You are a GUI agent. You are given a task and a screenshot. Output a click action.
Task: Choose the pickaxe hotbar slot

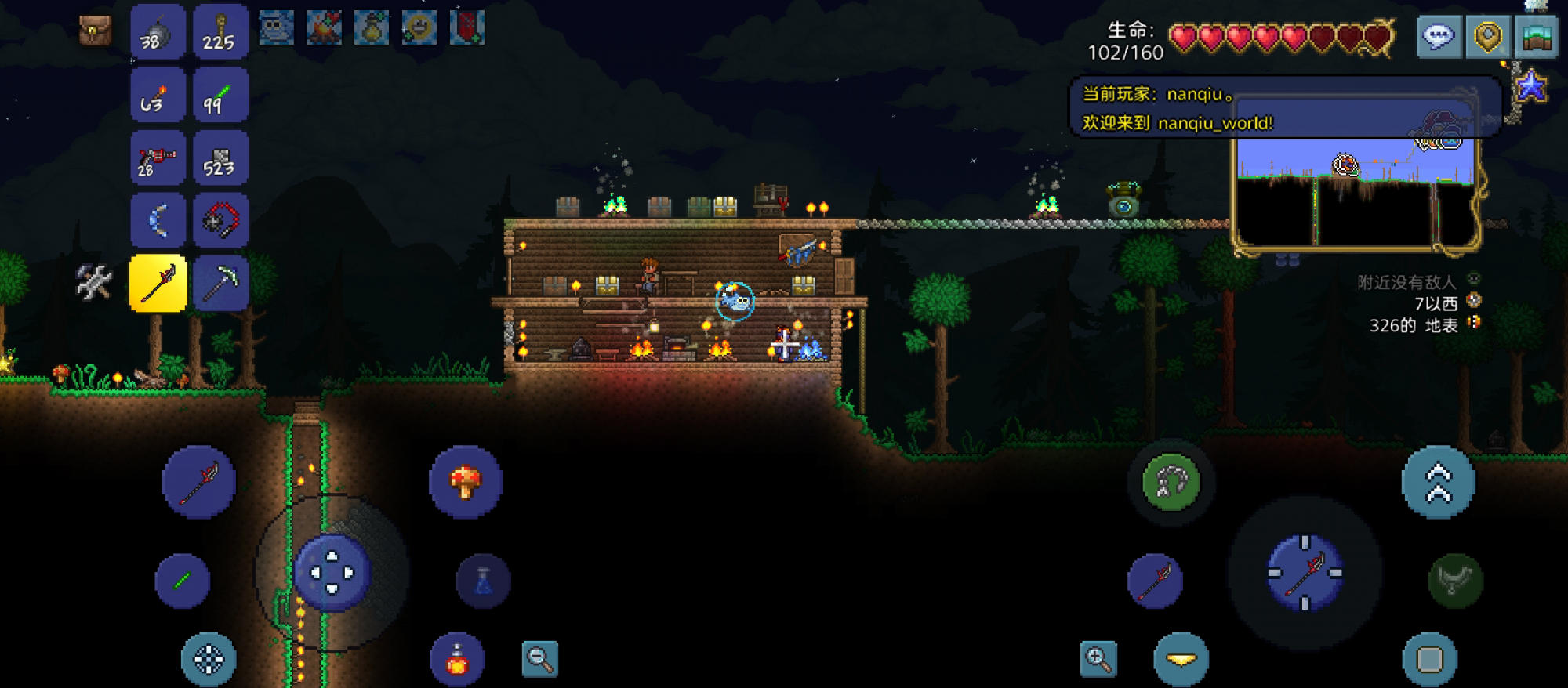[x=220, y=283]
